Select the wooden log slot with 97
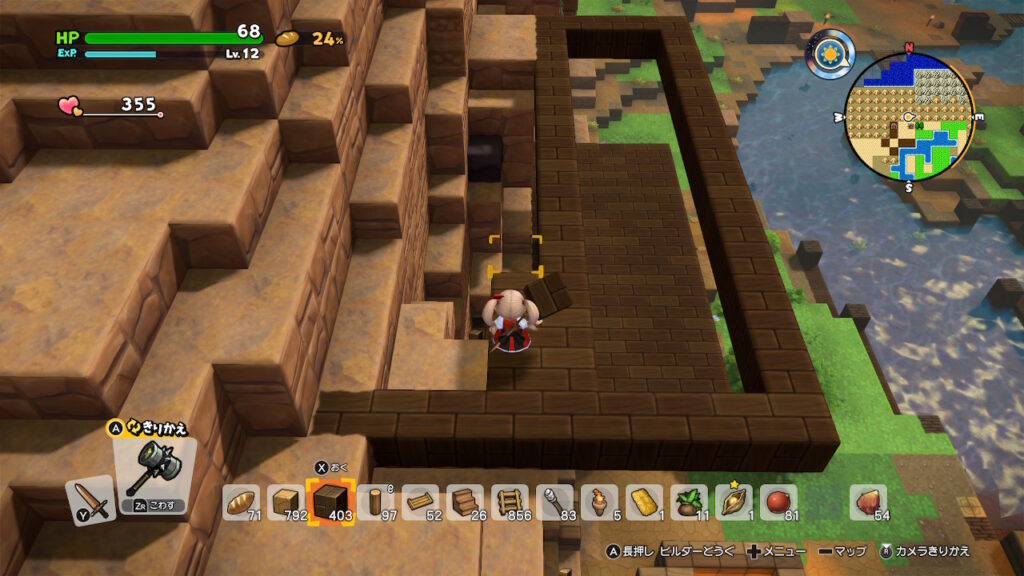 pyautogui.click(x=375, y=502)
